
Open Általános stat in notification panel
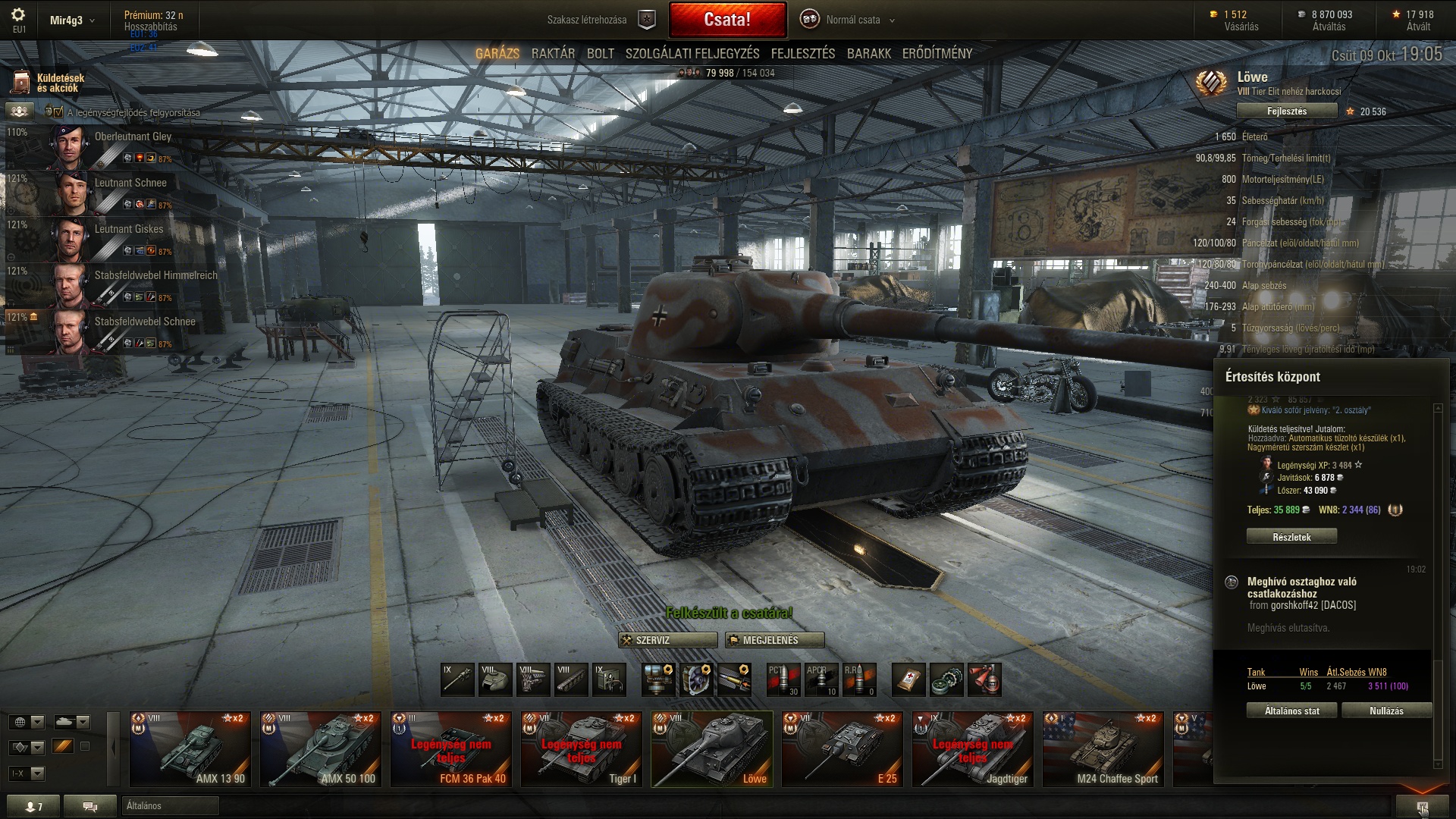pyautogui.click(x=1291, y=711)
